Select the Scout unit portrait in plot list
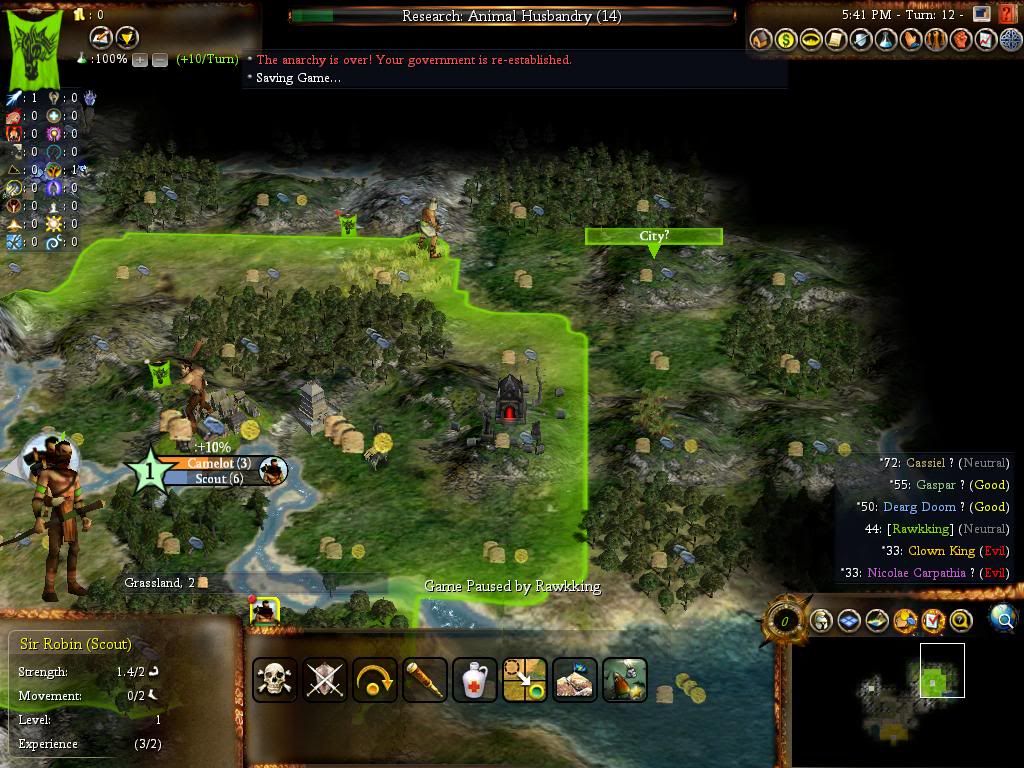Image resolution: width=1024 pixels, height=768 pixels. (264, 612)
